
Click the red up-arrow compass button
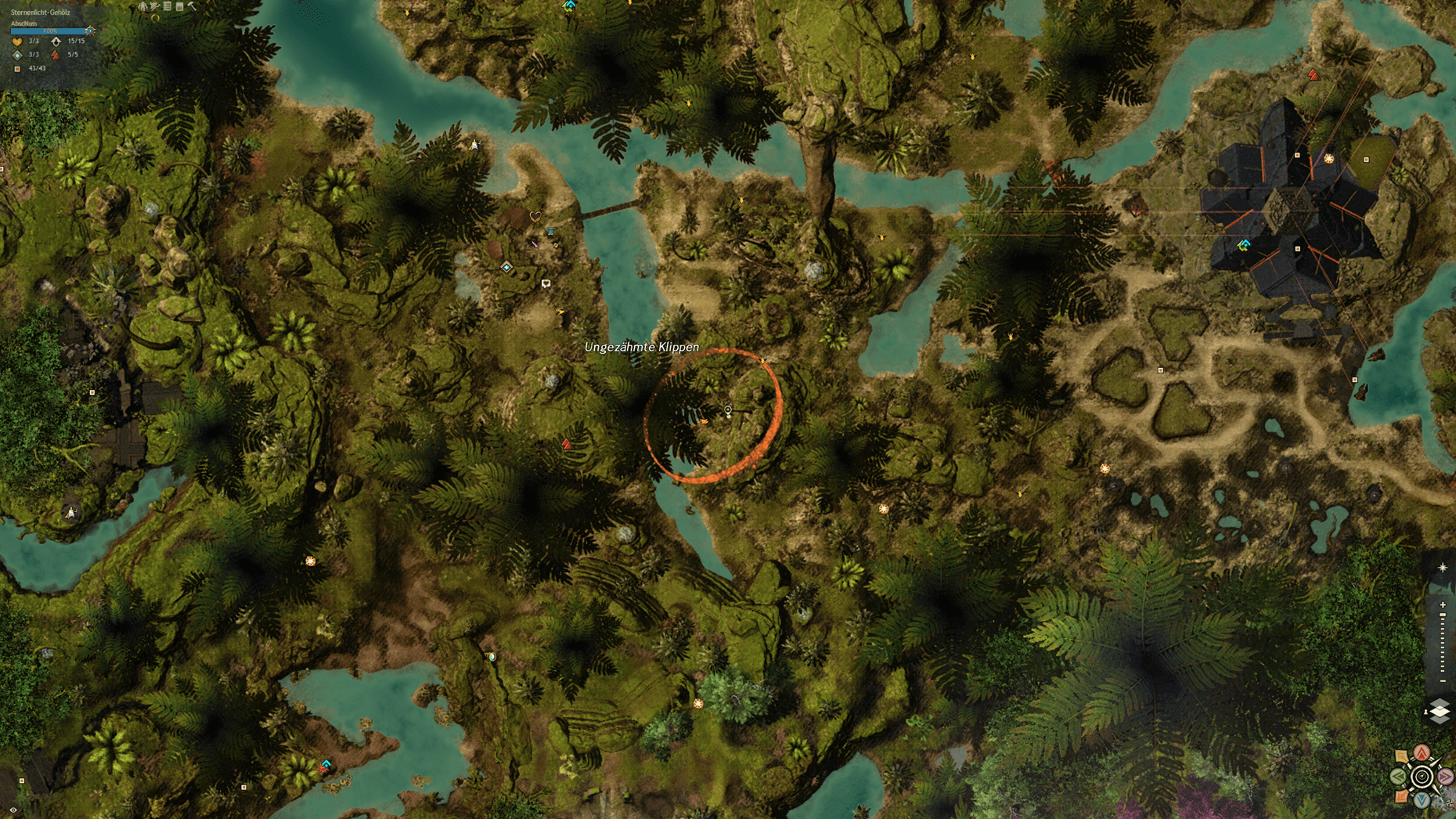[1422, 753]
